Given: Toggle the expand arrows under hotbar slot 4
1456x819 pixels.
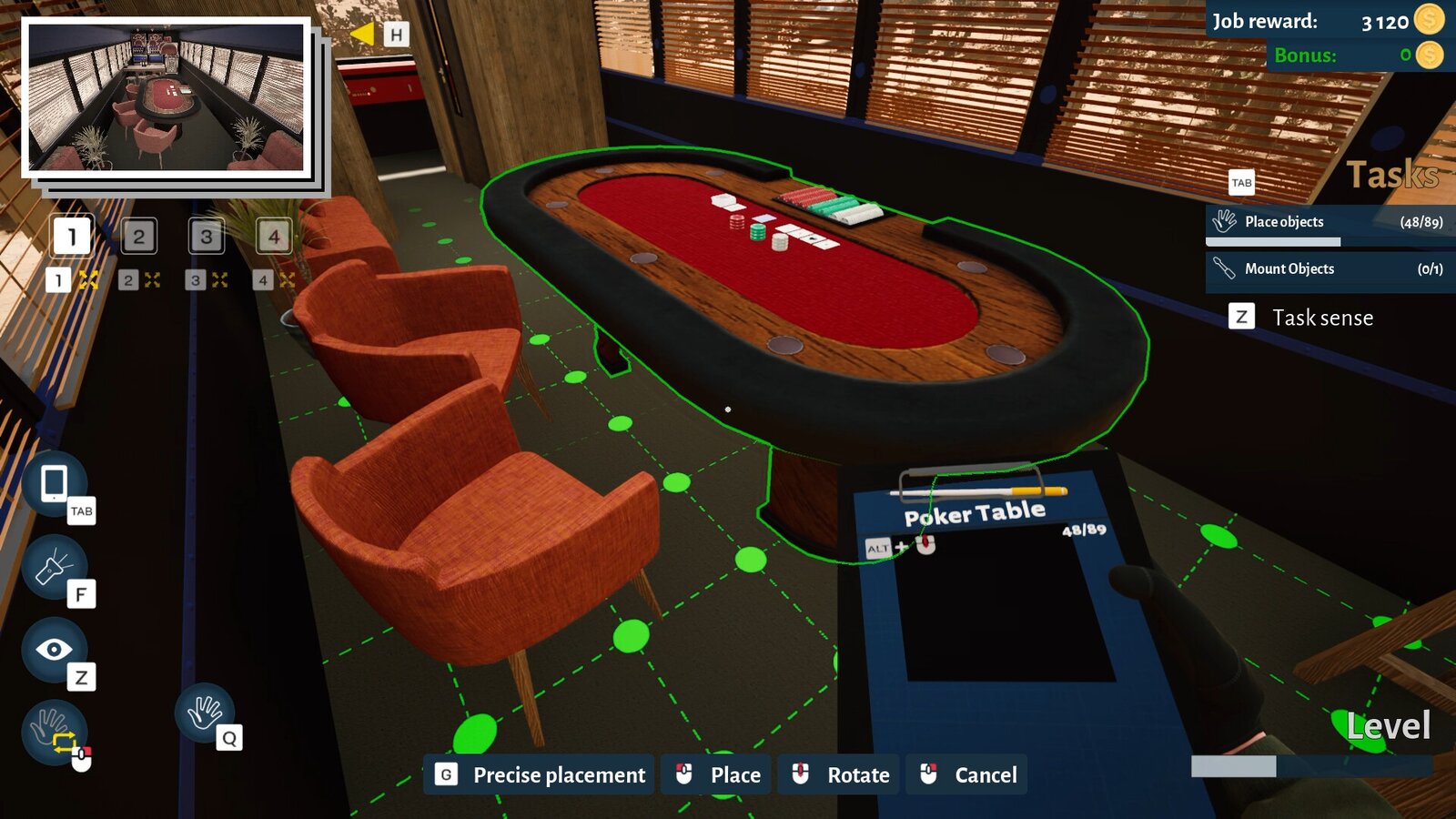Looking at the screenshot, I should click(x=288, y=280).
